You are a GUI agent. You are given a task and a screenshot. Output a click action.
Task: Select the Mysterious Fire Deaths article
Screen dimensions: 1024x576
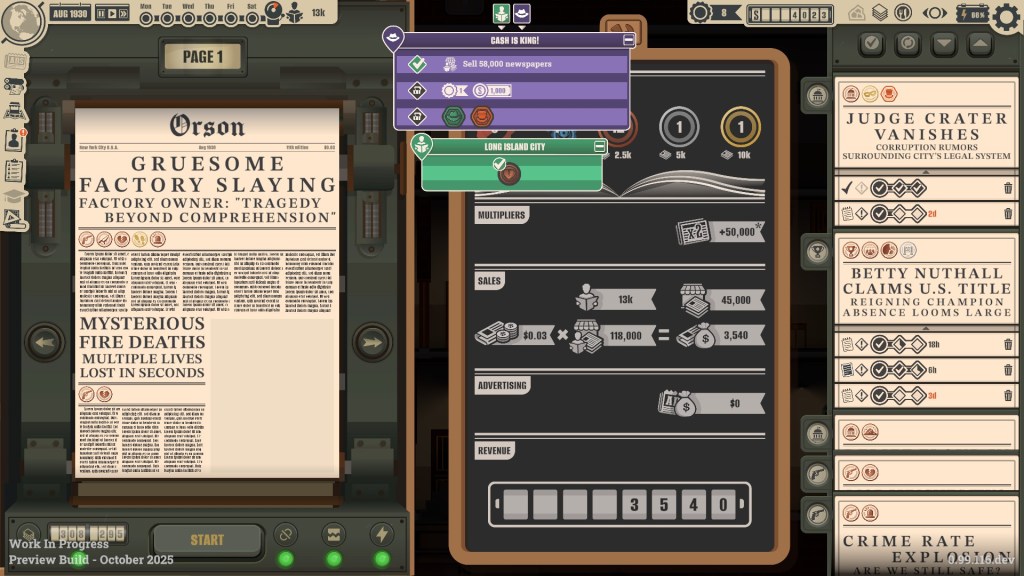[x=141, y=349]
